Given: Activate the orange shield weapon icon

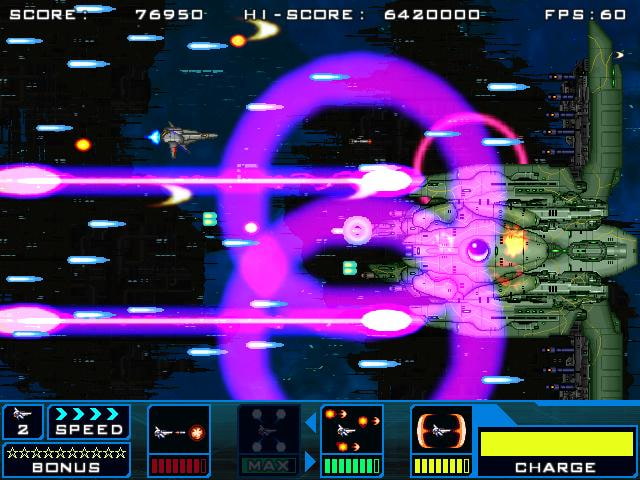Looking at the screenshot, I should [x=442, y=431].
